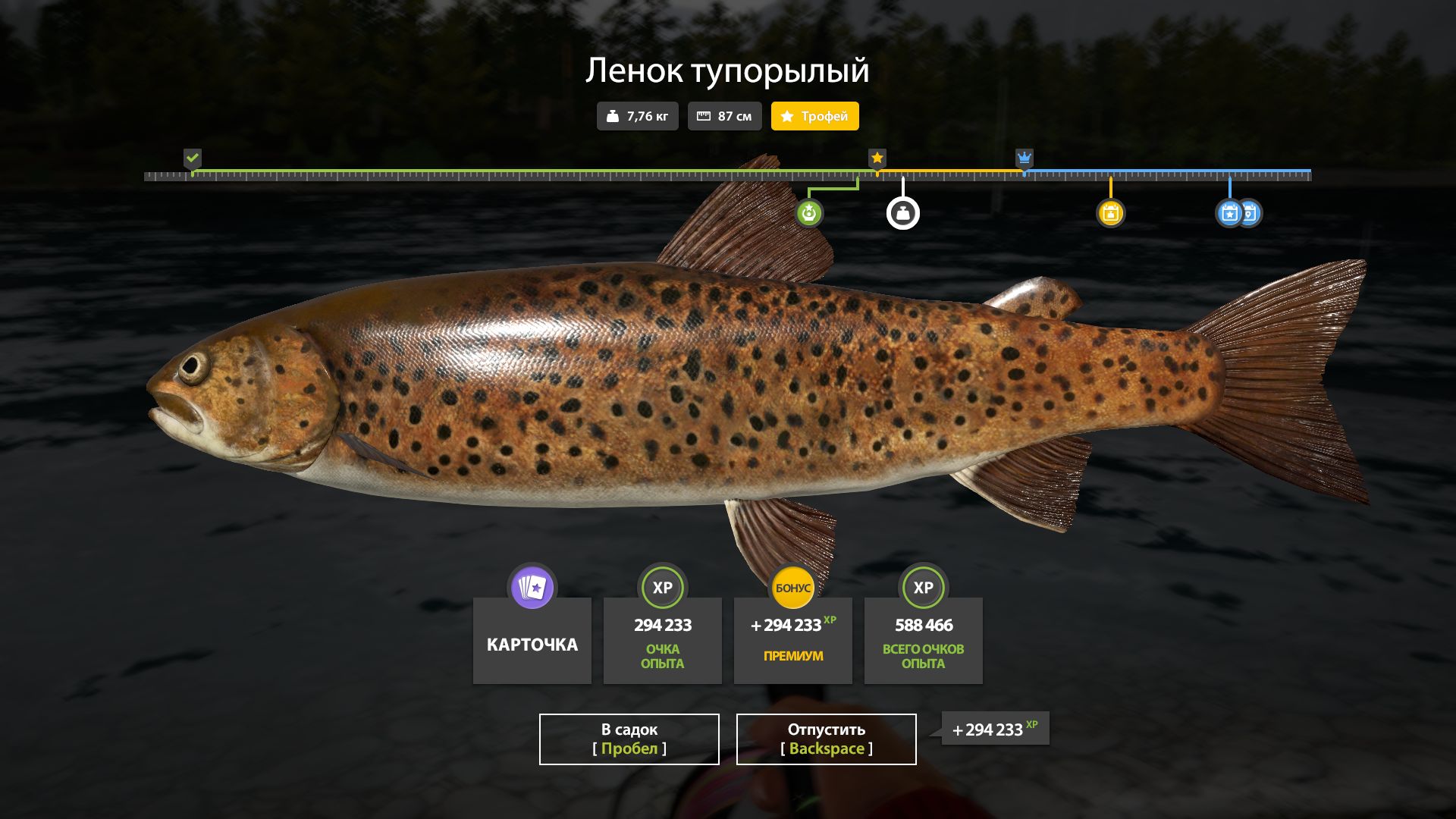1456x819 pixels.
Task: Select the blue crown marker on the scale
Action: (1025, 159)
